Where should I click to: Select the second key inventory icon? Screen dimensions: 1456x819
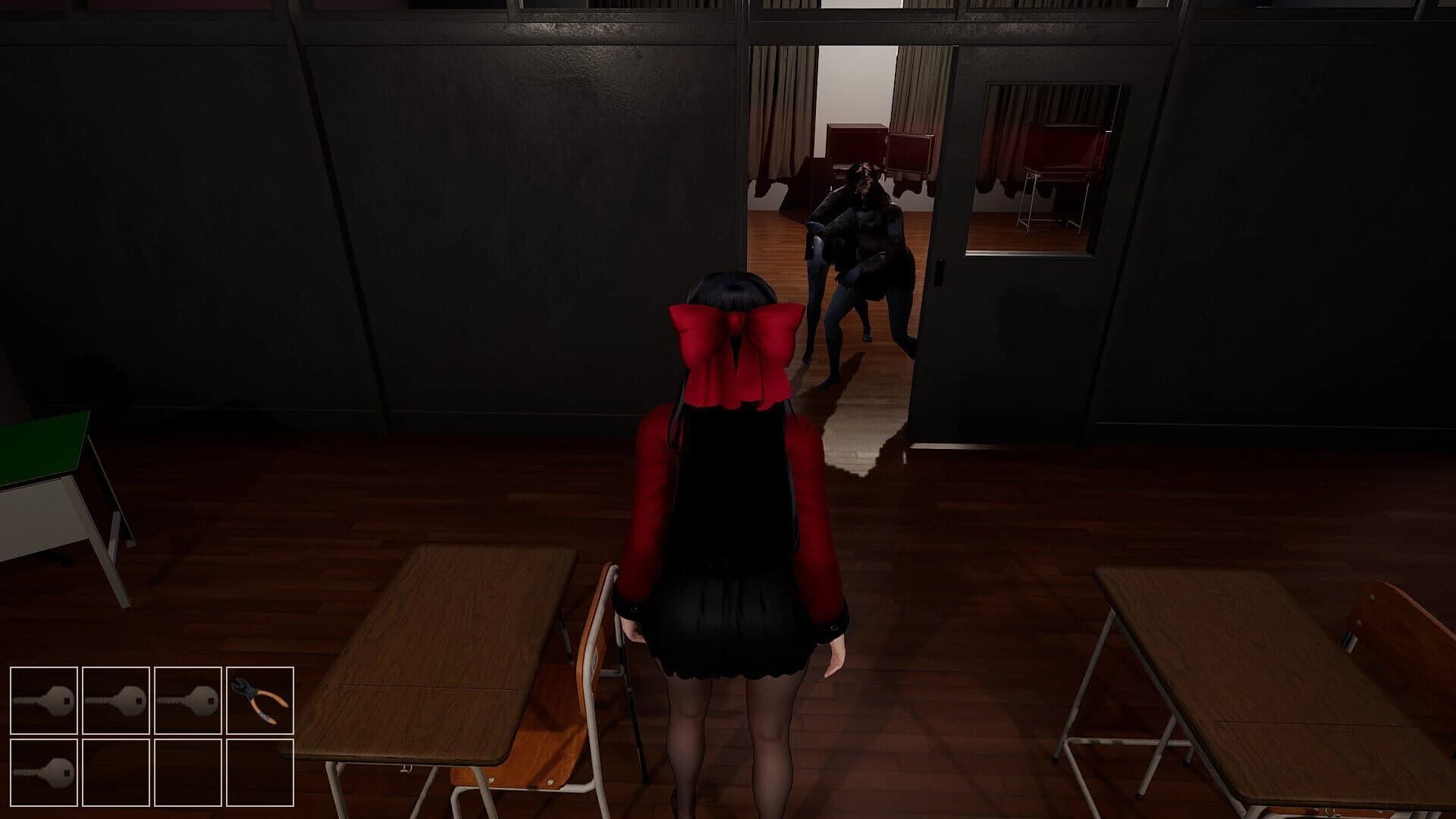118,701
